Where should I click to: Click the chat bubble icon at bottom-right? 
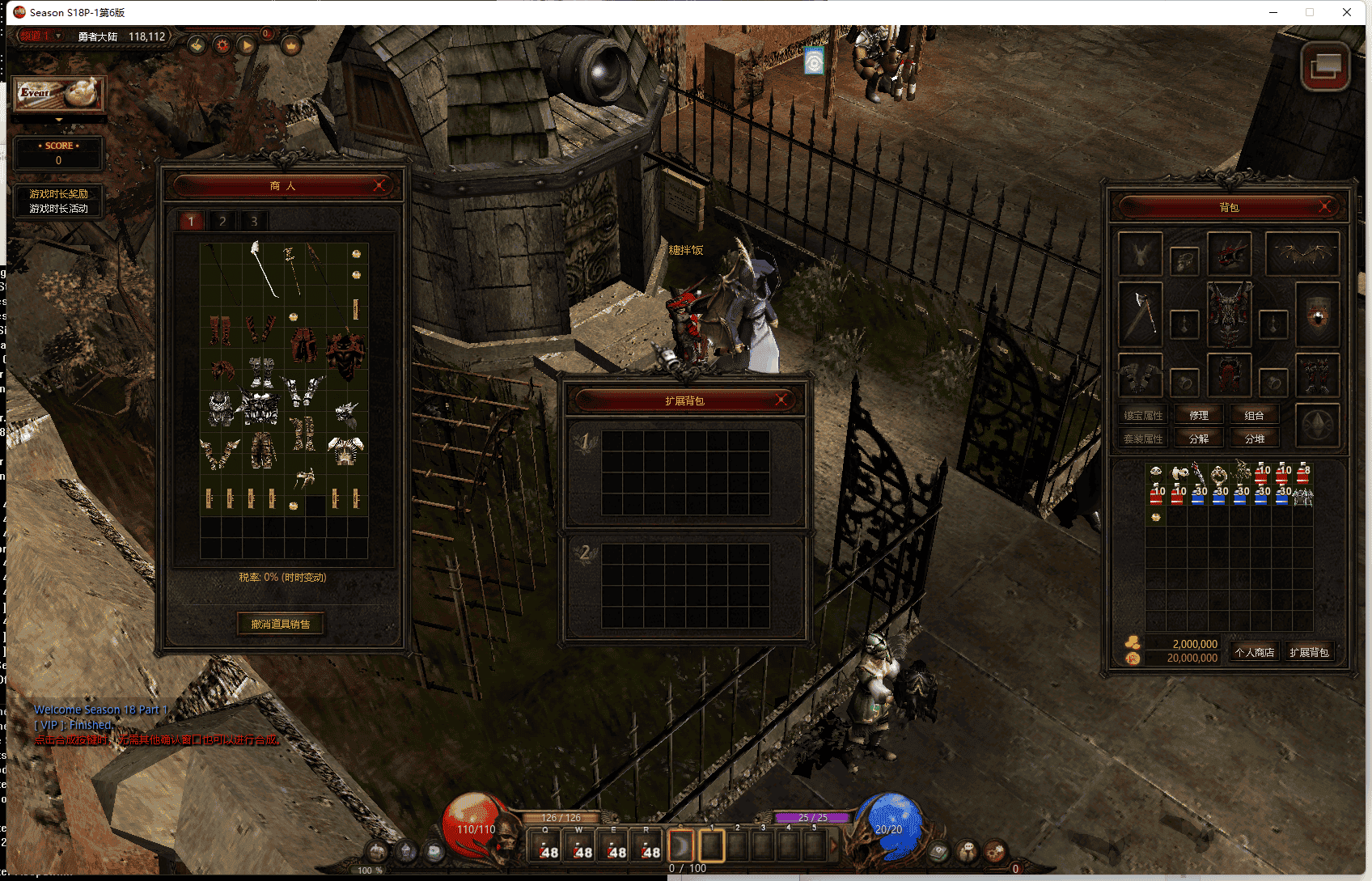coord(968,849)
